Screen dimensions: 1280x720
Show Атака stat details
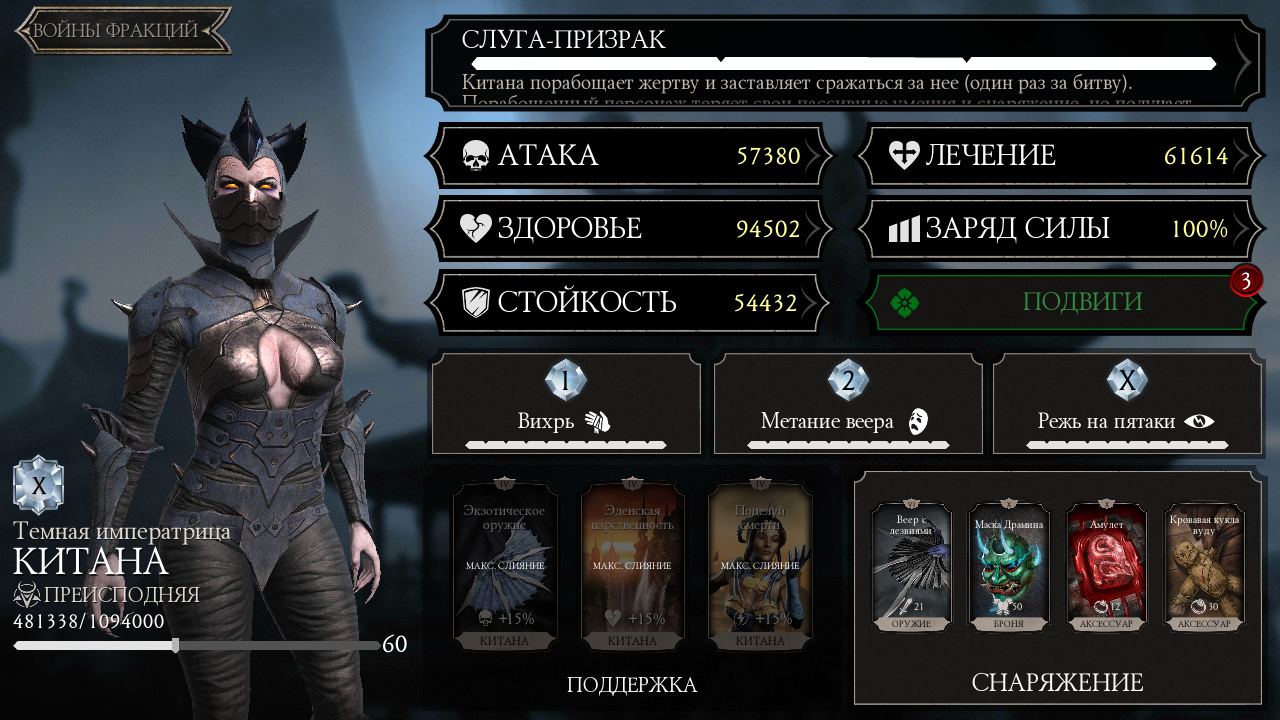[630, 156]
